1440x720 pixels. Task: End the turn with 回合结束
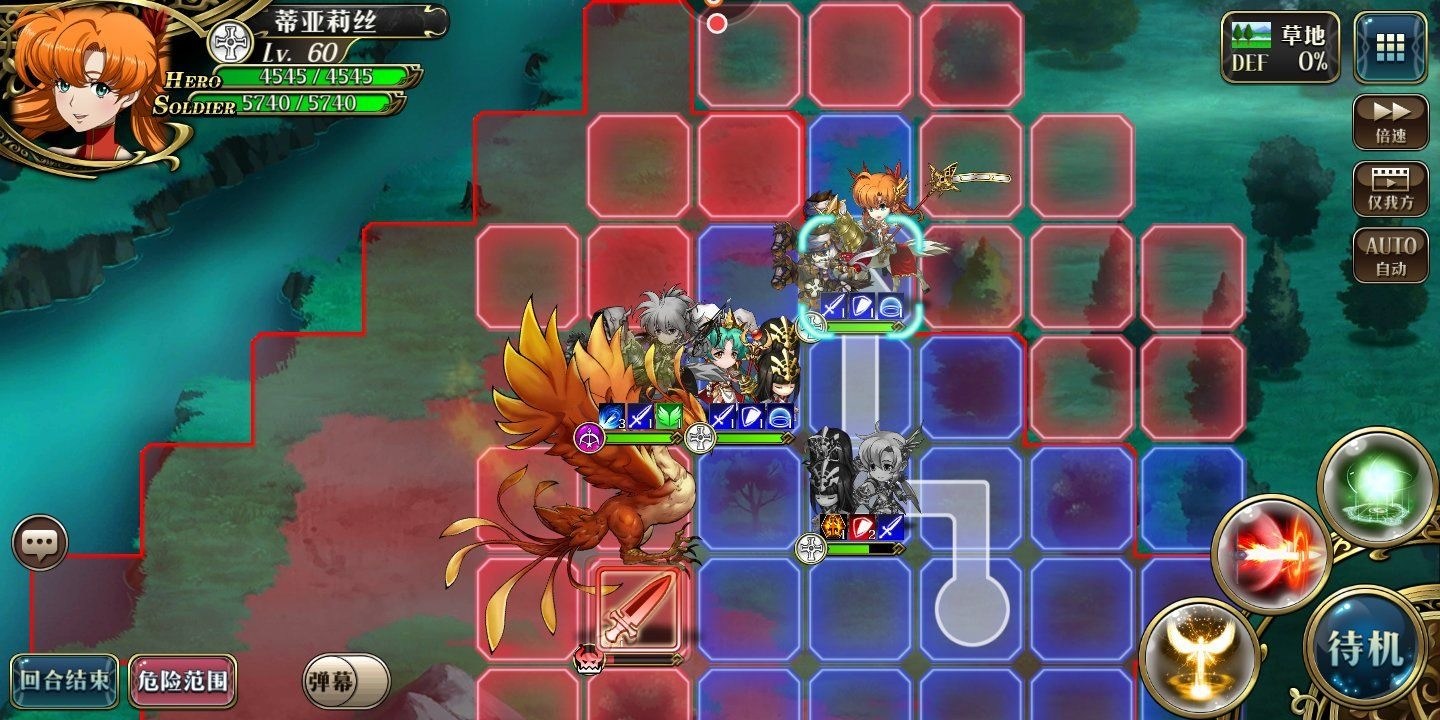65,681
